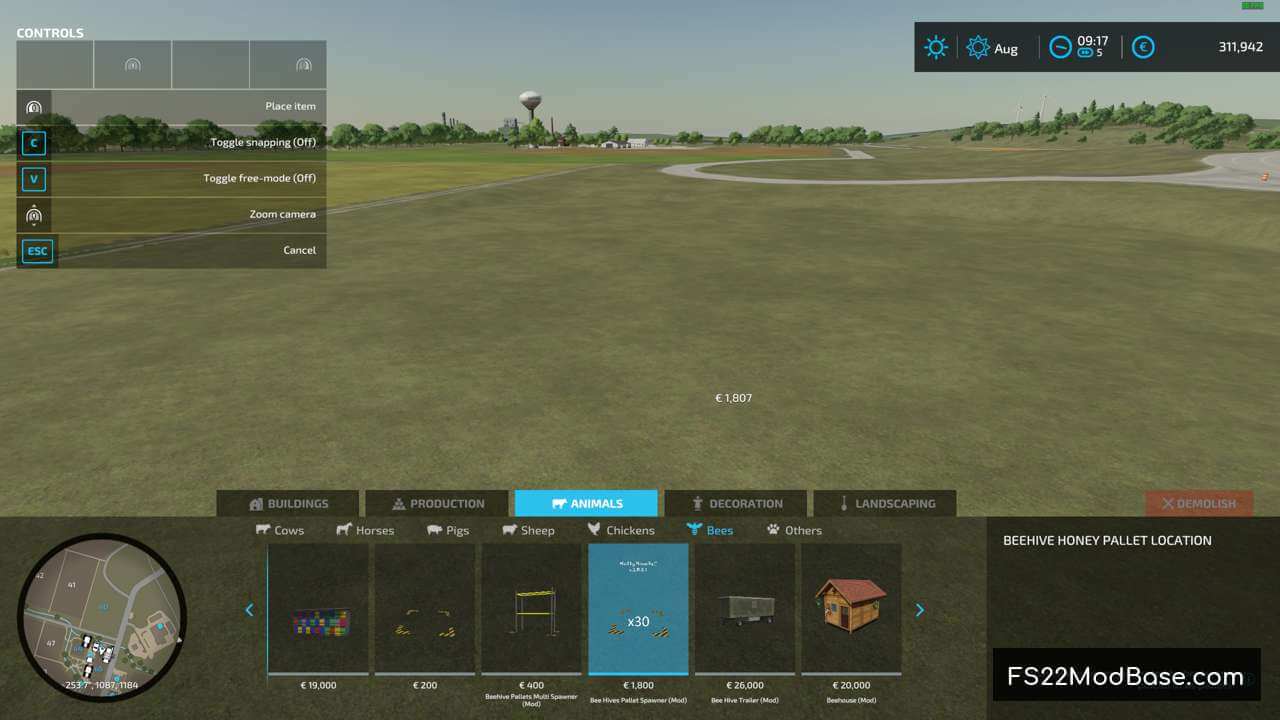The image size is (1280, 720).
Task: Select the Bees category
Action: pos(710,530)
